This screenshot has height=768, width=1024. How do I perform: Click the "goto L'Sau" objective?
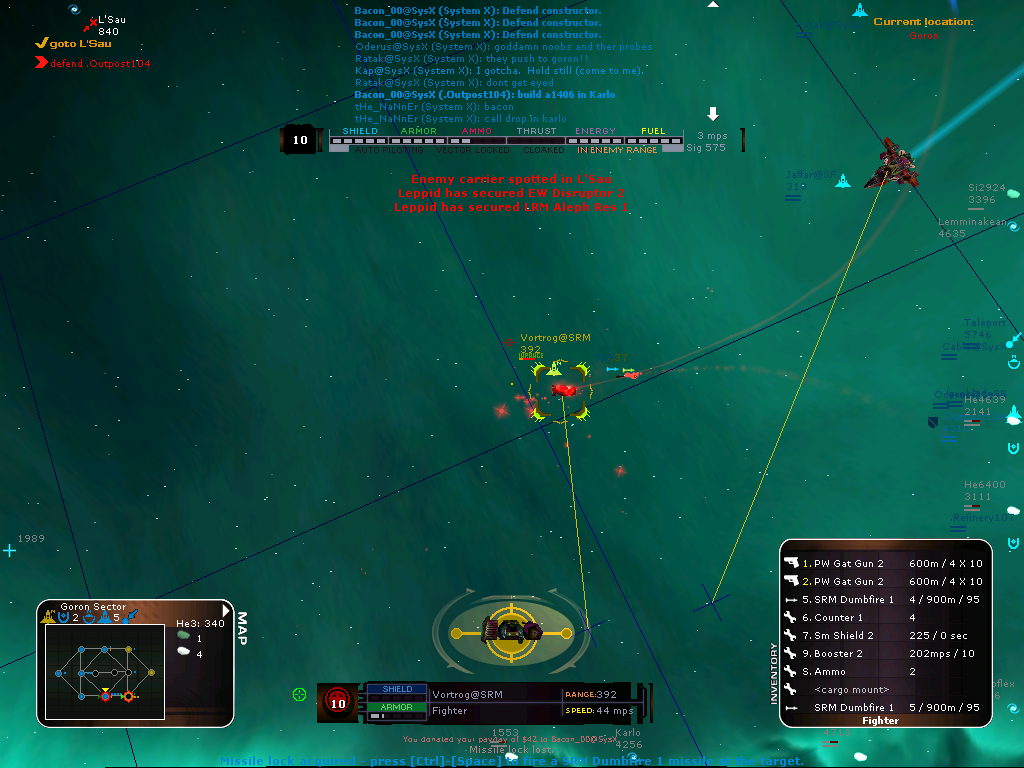[x=74, y=43]
